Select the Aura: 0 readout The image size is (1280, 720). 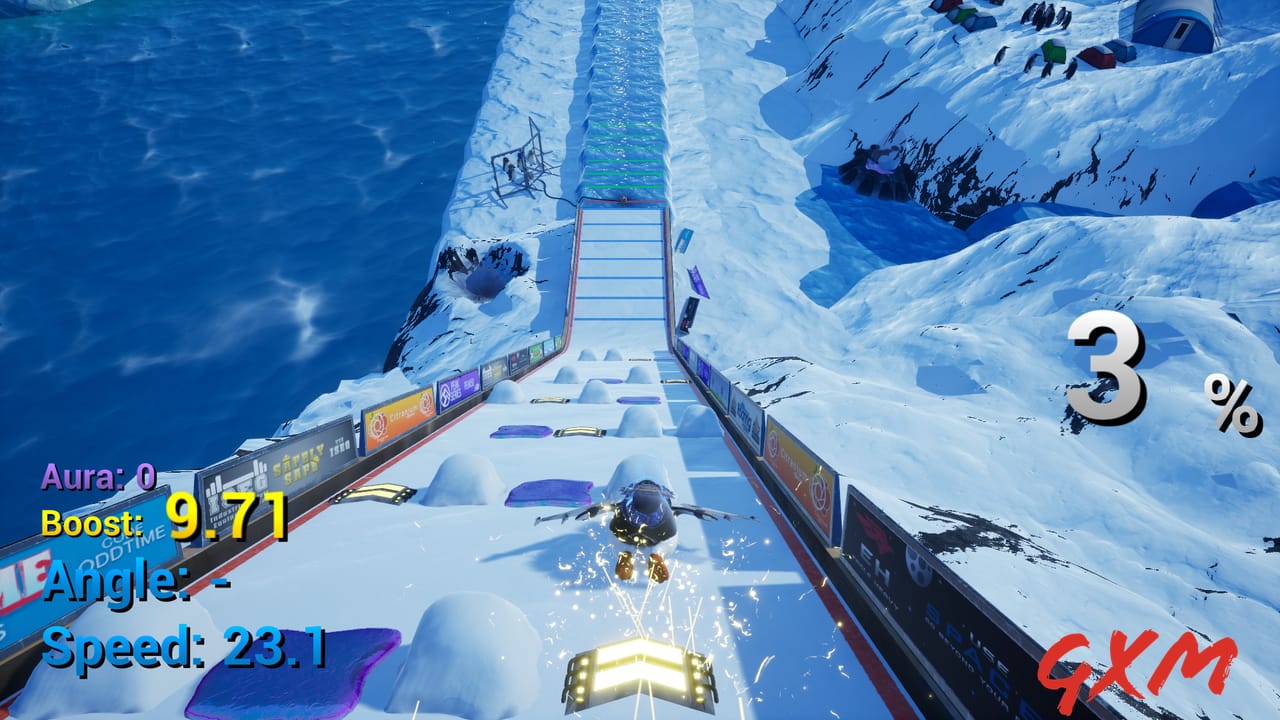point(96,478)
